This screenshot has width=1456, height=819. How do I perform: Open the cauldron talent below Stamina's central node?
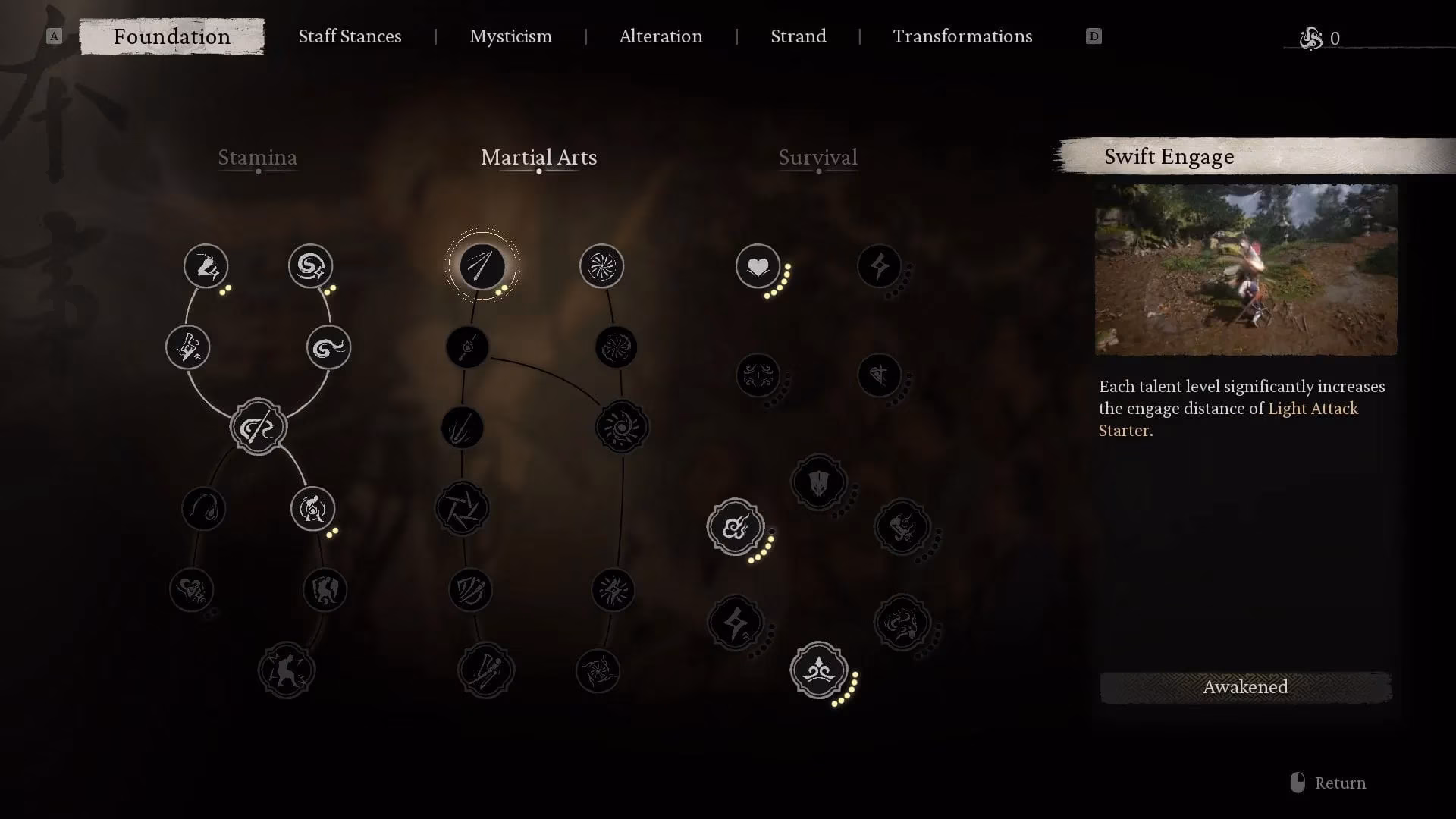pos(312,509)
